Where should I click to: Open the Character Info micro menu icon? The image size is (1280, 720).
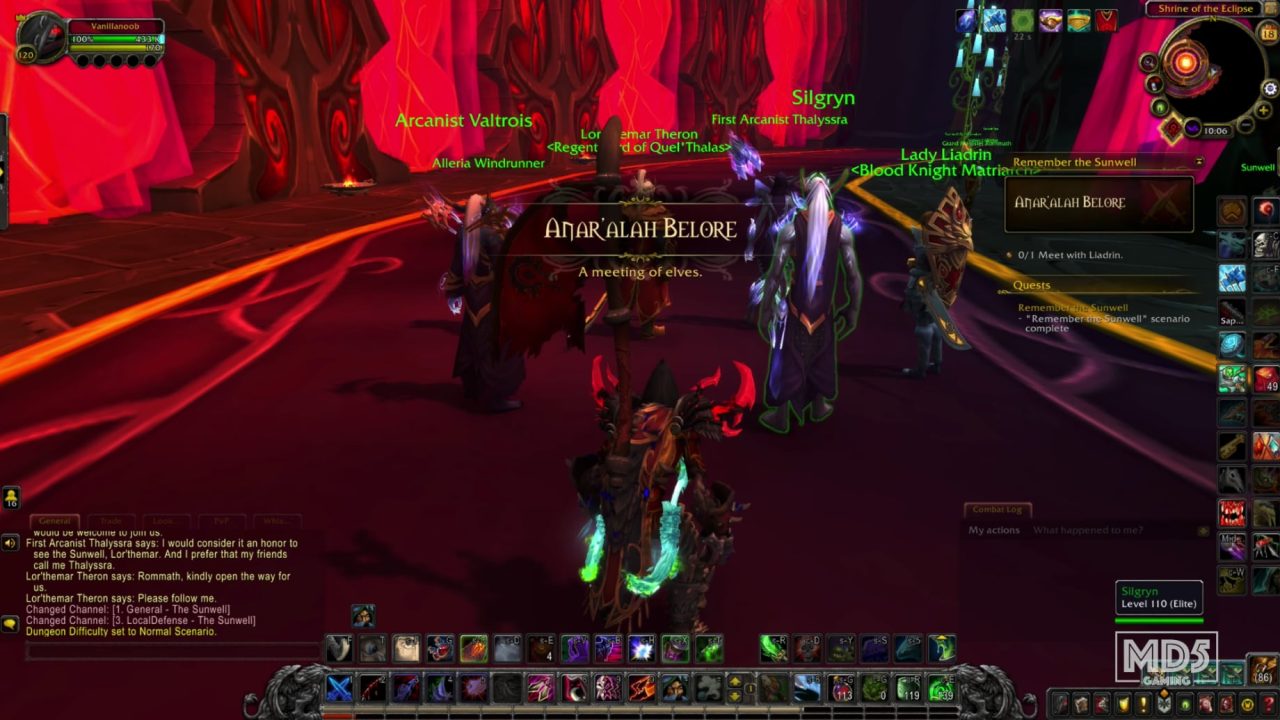click(1059, 704)
